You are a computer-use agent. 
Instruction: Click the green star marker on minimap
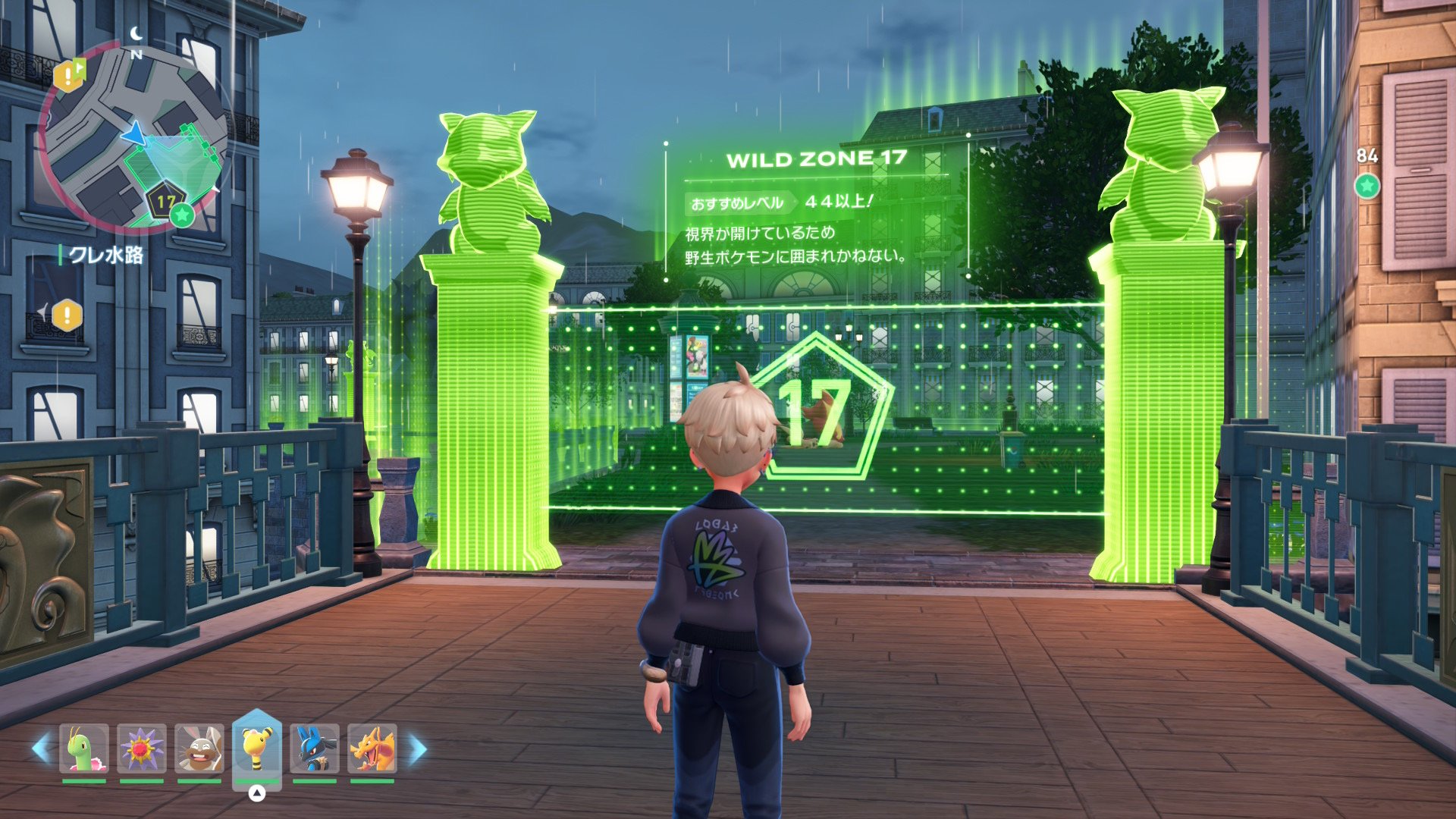pos(182,215)
